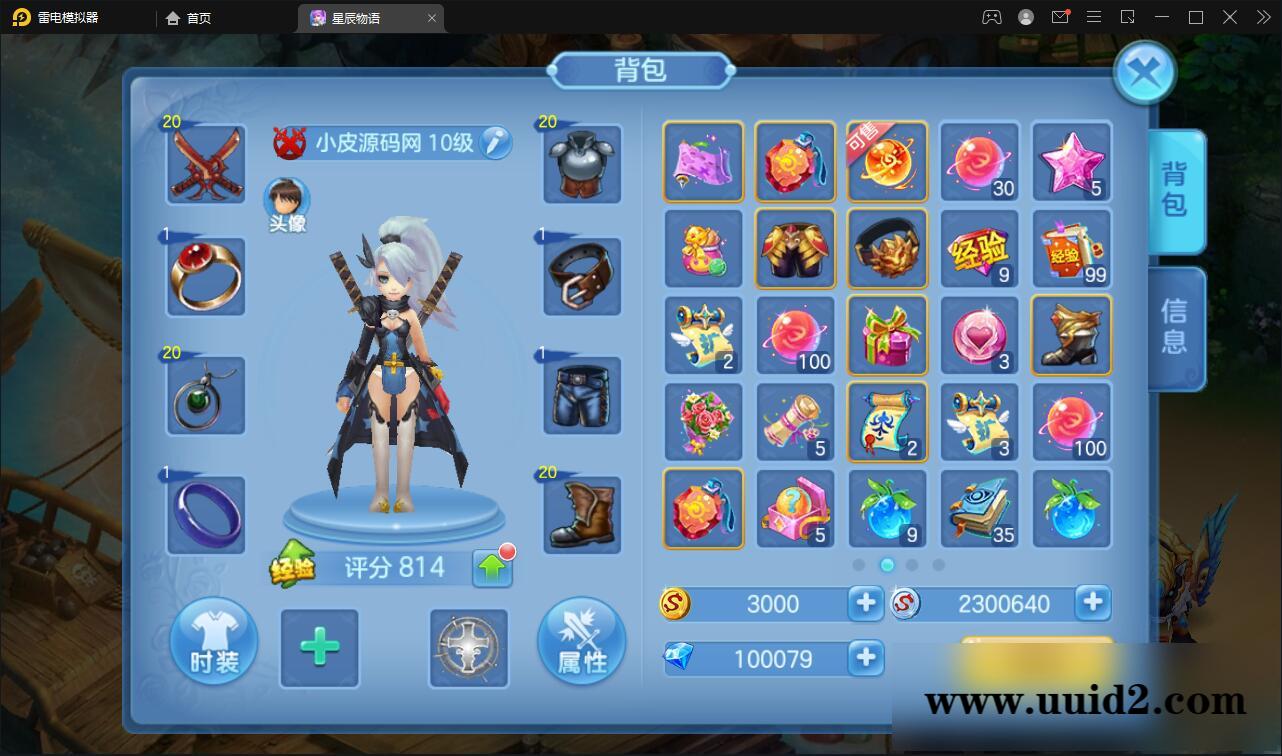Click the 首页 tab in the emulator bar
1282x756 pixels.
pos(188,17)
